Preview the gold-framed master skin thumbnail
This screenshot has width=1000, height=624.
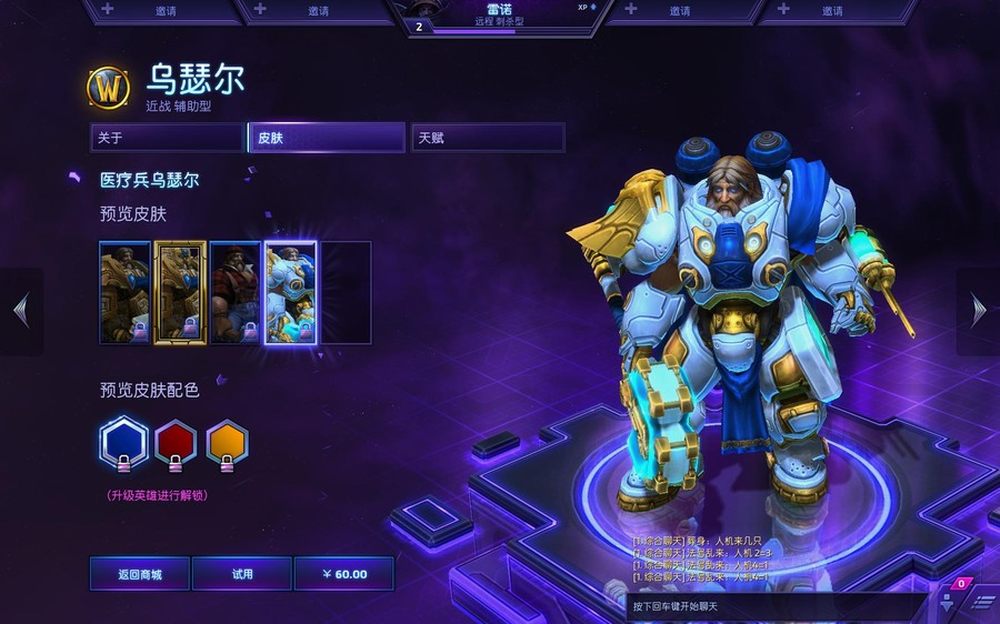pyautogui.click(x=180, y=293)
